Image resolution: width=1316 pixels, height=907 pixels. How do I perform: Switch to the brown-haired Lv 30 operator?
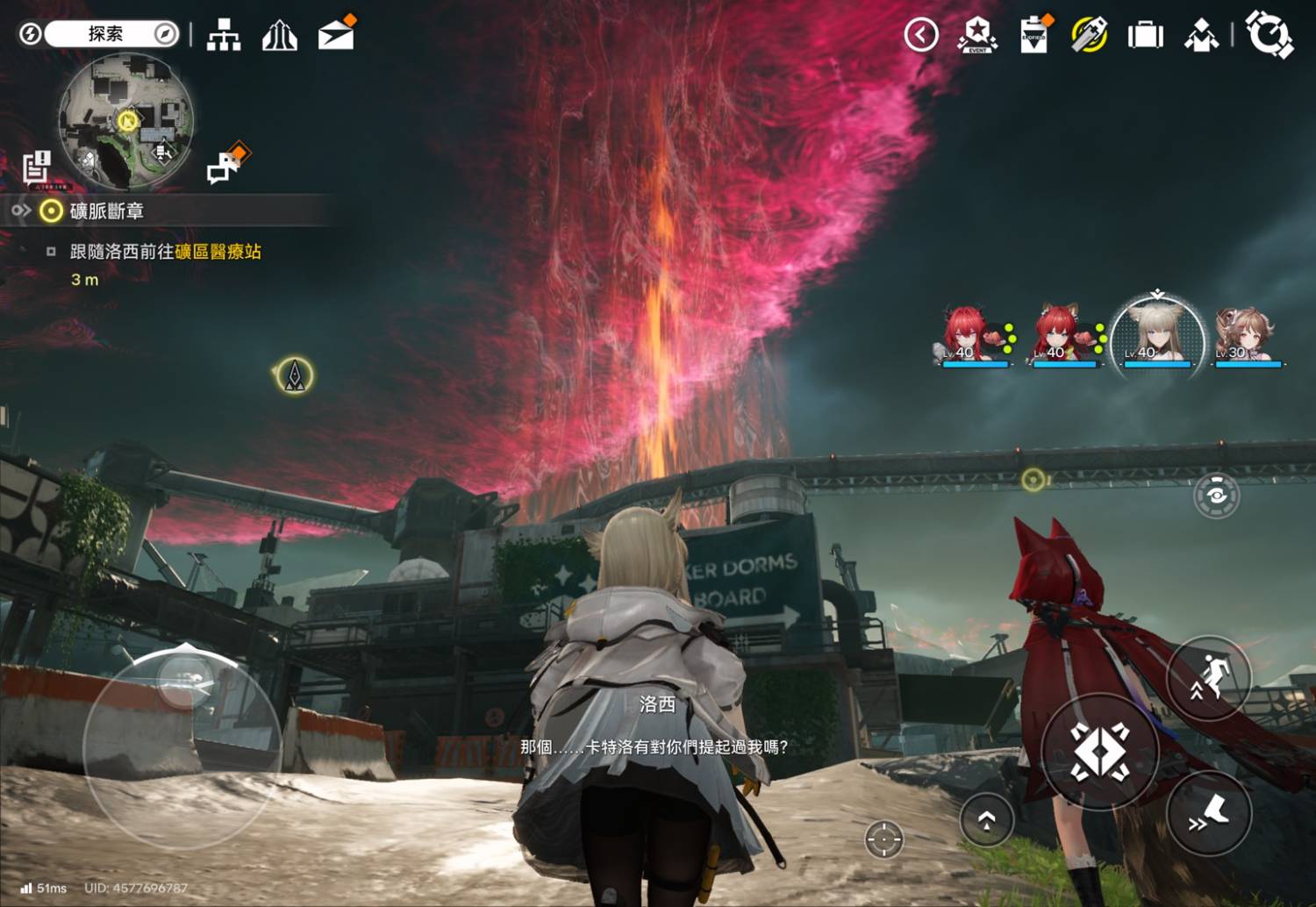[x=1248, y=337]
